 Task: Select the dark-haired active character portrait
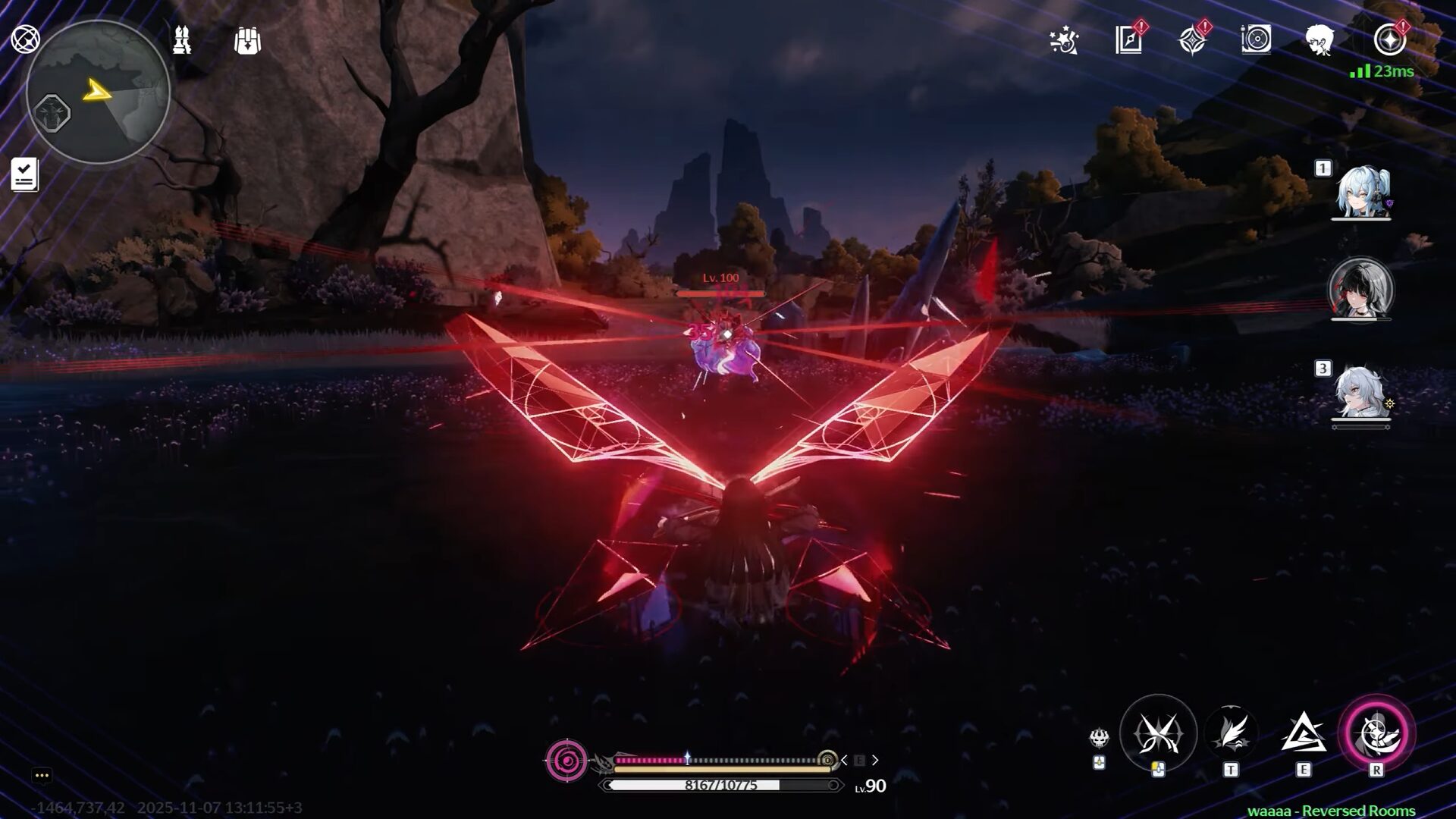click(x=1361, y=290)
